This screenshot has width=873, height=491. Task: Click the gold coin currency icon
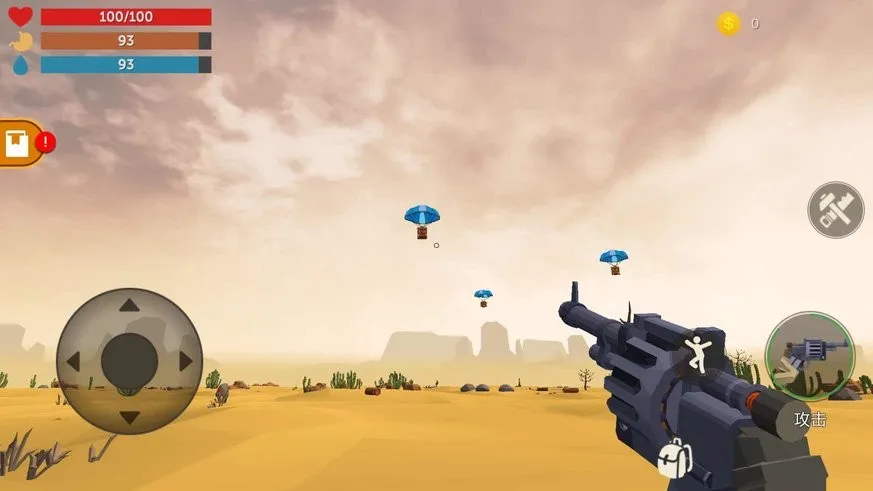click(x=728, y=24)
